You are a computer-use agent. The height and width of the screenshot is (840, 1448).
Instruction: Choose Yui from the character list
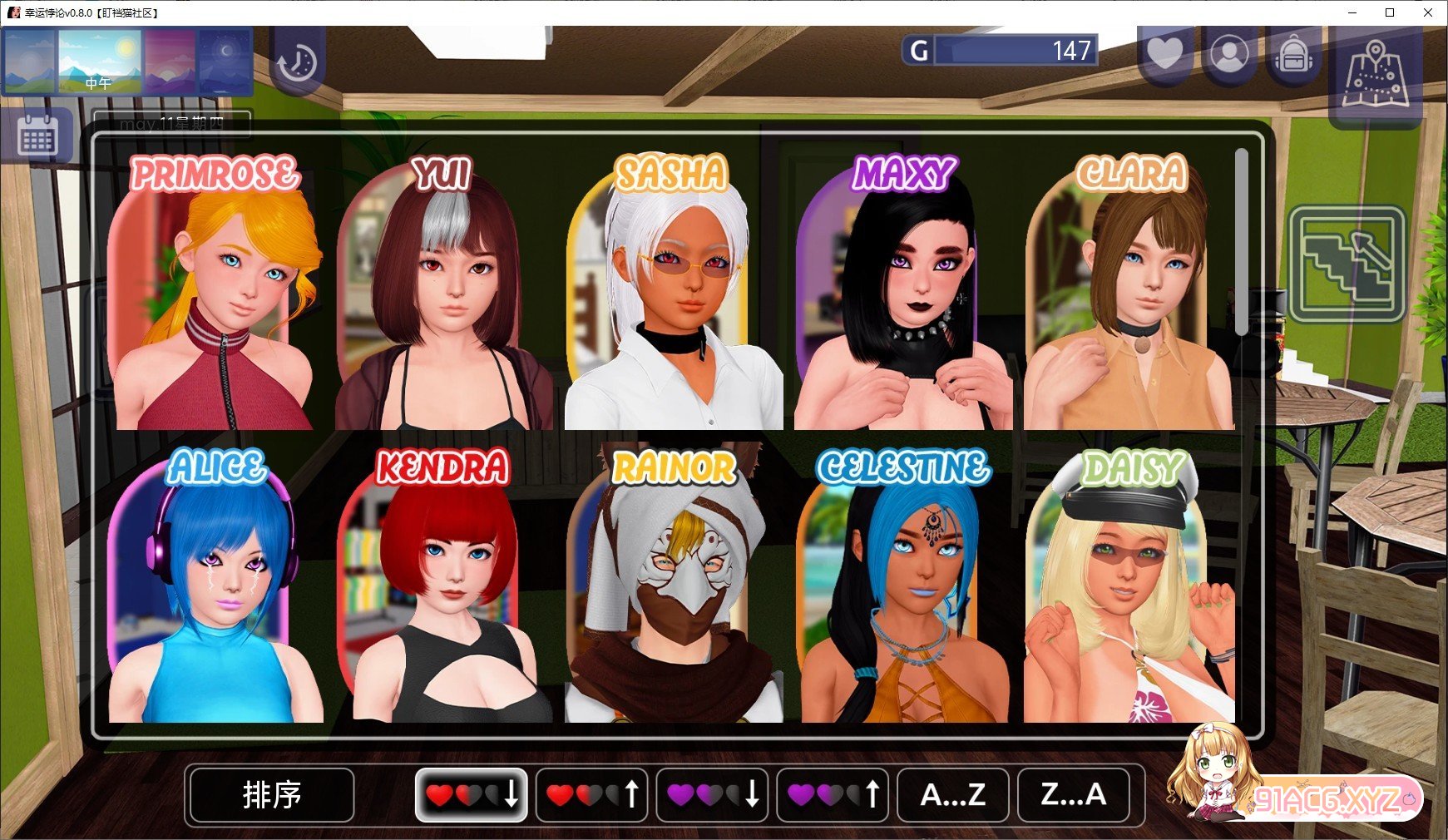444,299
